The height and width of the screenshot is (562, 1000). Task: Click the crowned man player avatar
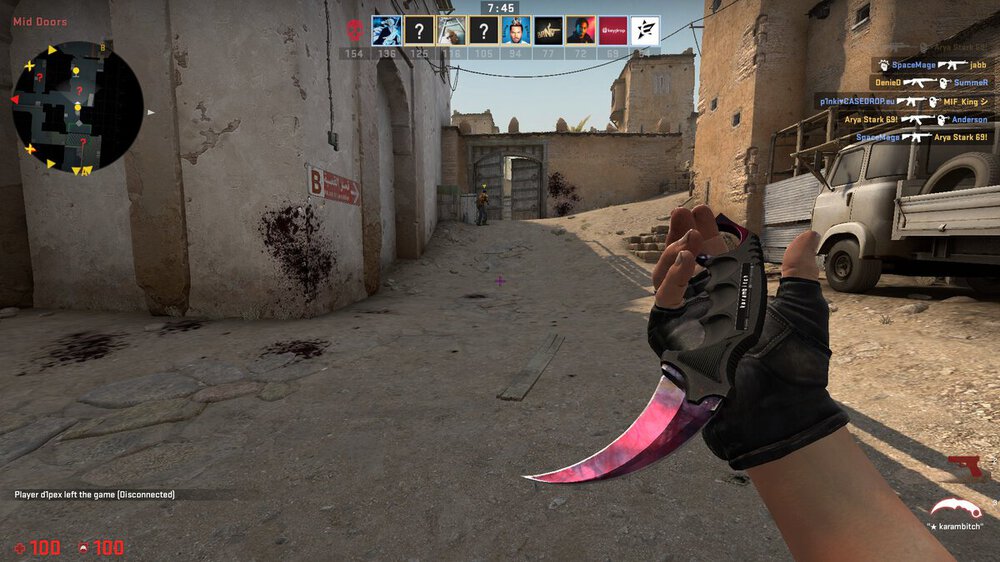516,30
